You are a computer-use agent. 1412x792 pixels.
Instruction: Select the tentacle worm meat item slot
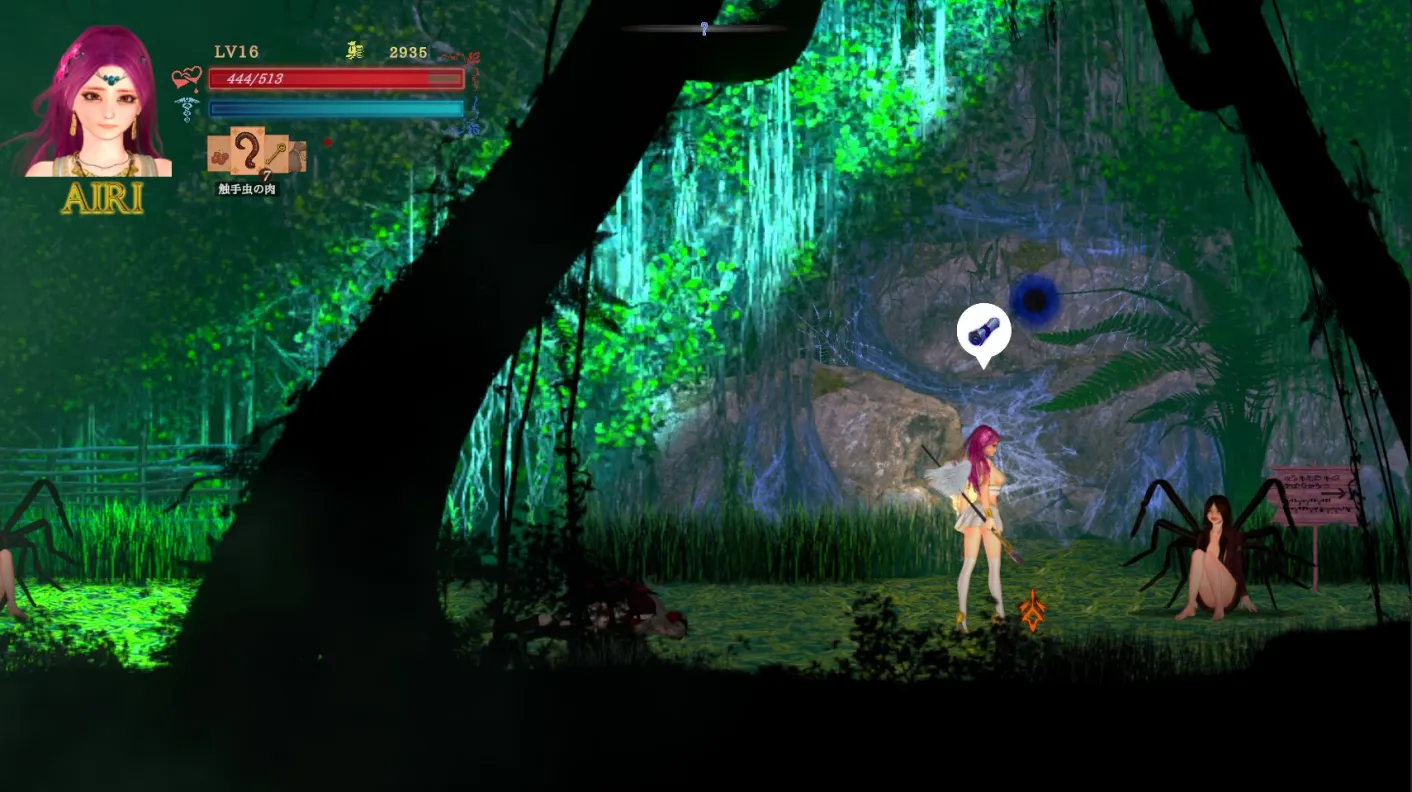[x=246, y=152]
